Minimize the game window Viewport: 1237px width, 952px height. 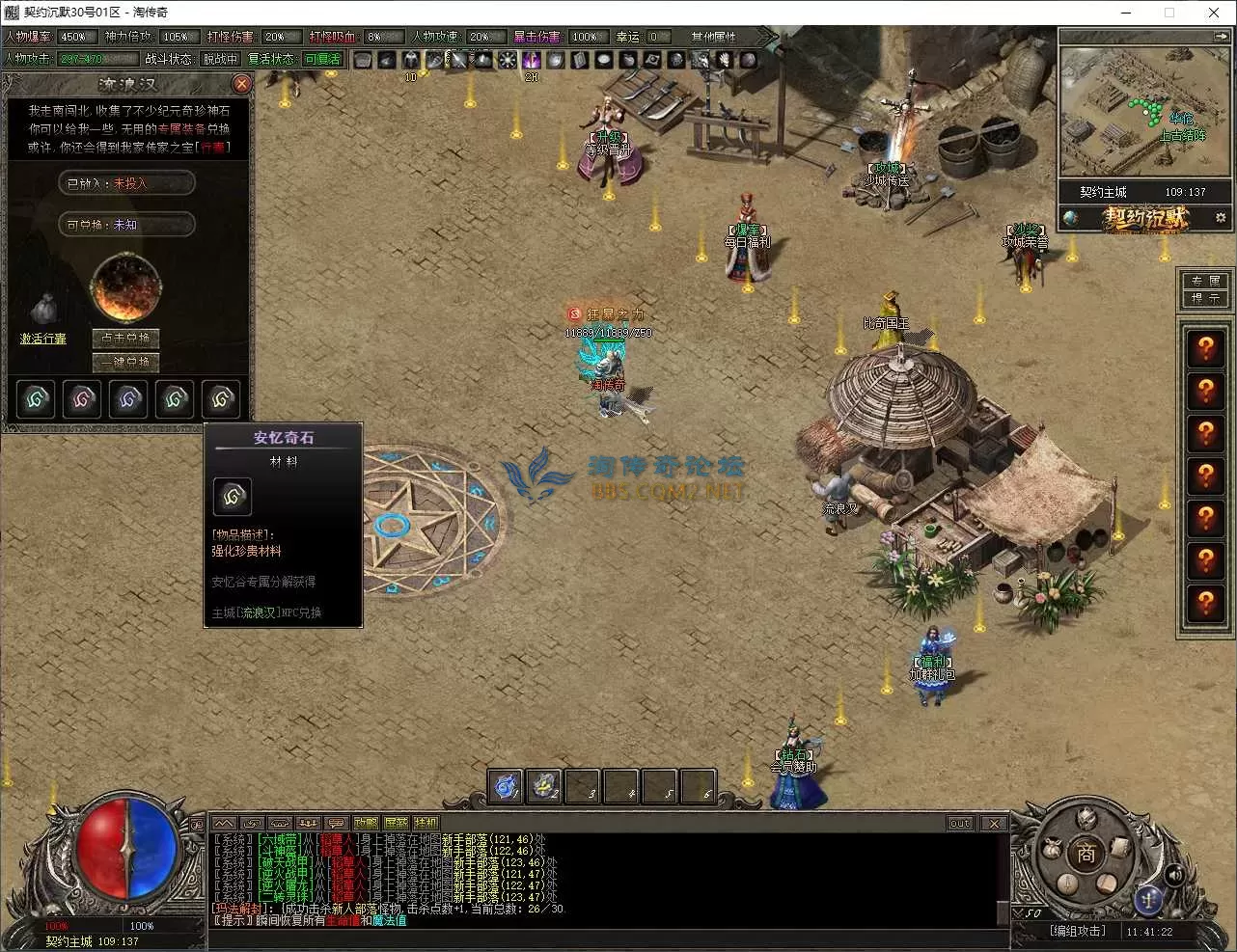(1126, 13)
